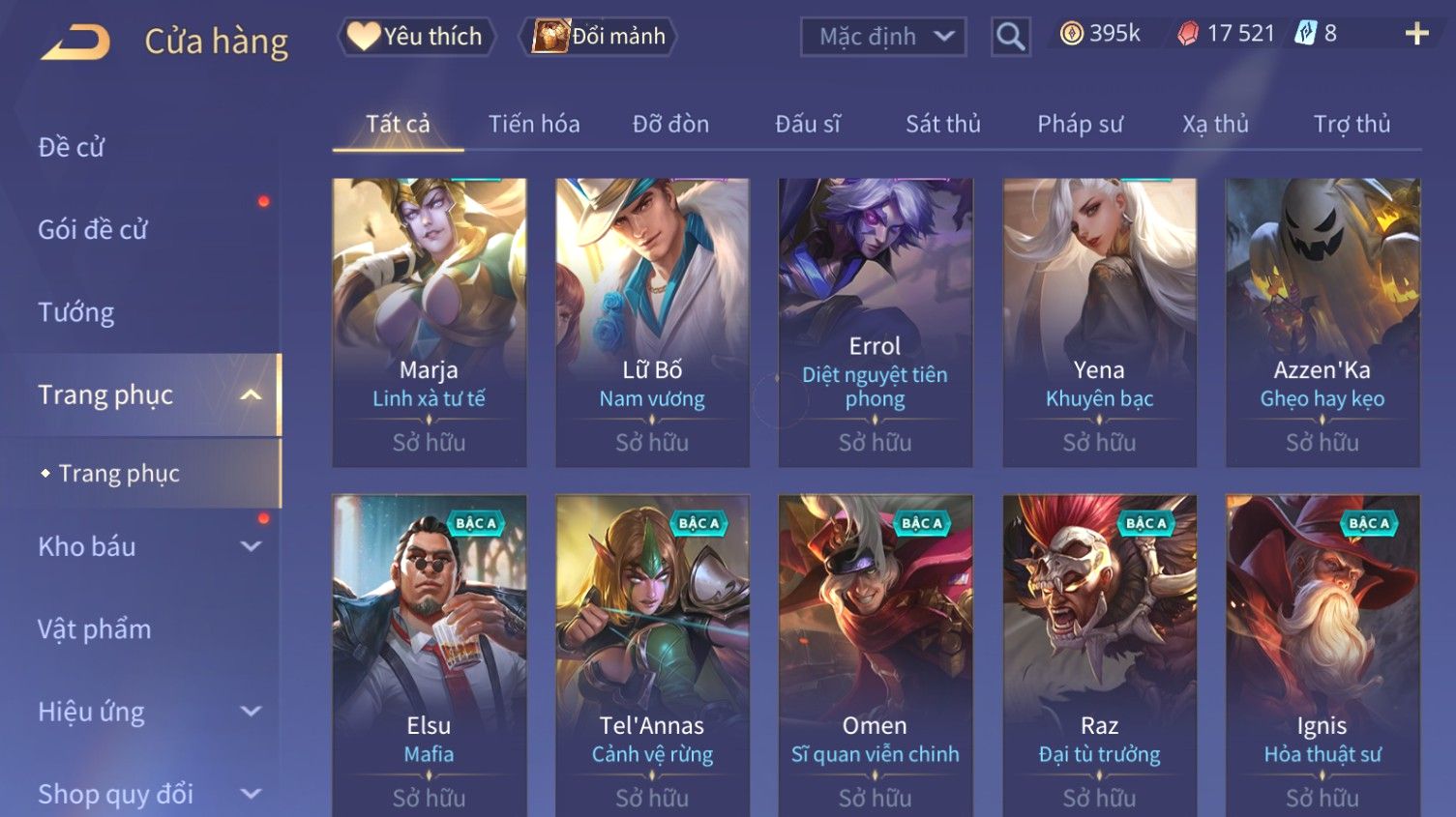The image size is (1456, 817).
Task: Open the Yêu thích favorites list
Action: [416, 37]
